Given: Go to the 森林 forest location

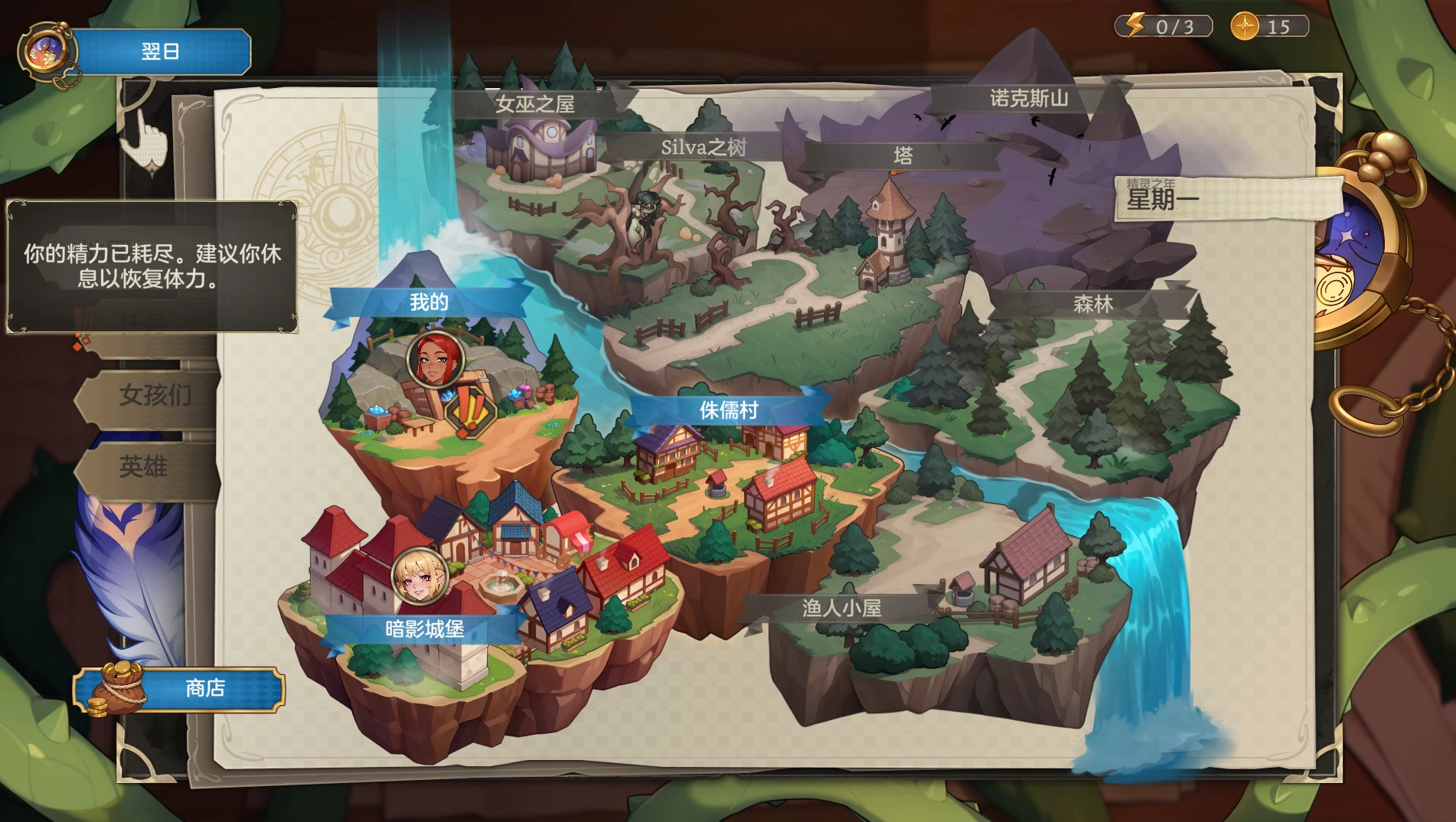Looking at the screenshot, I should (1092, 305).
